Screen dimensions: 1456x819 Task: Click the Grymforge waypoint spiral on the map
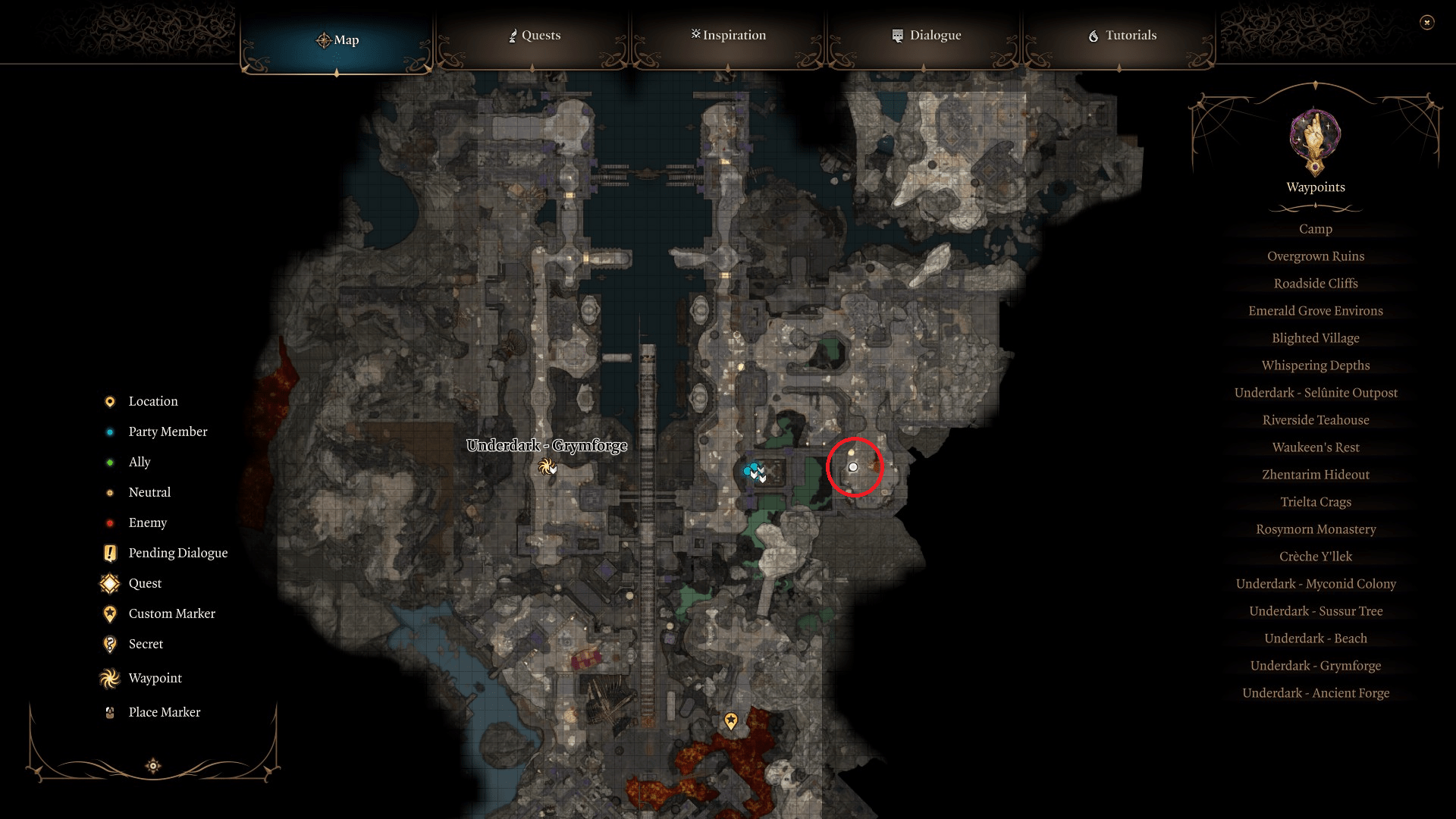click(x=548, y=468)
